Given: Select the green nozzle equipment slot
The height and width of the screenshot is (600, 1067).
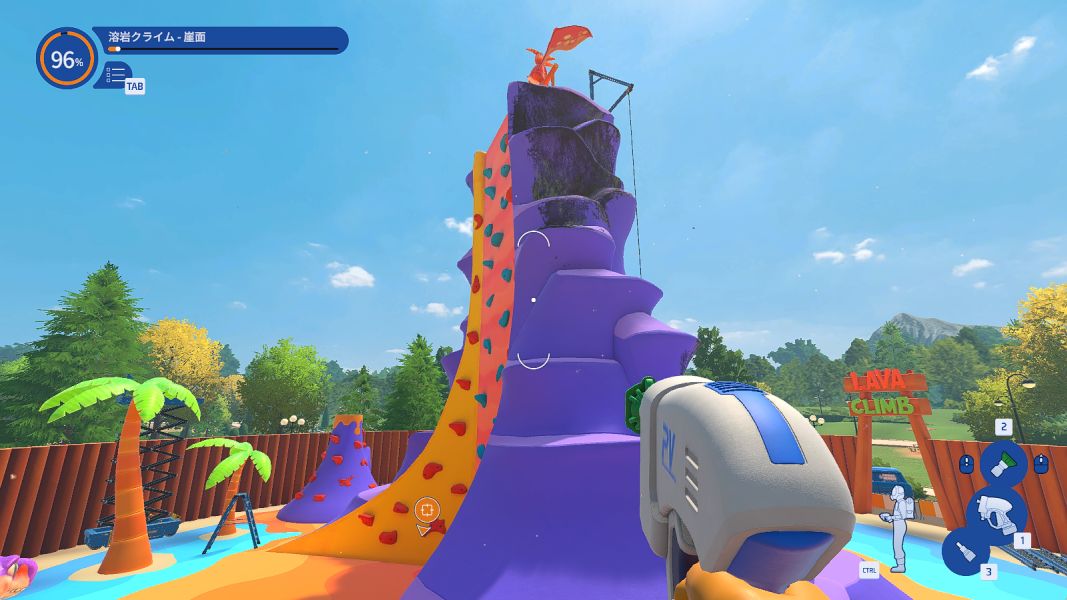Looking at the screenshot, I should coord(1003,463).
